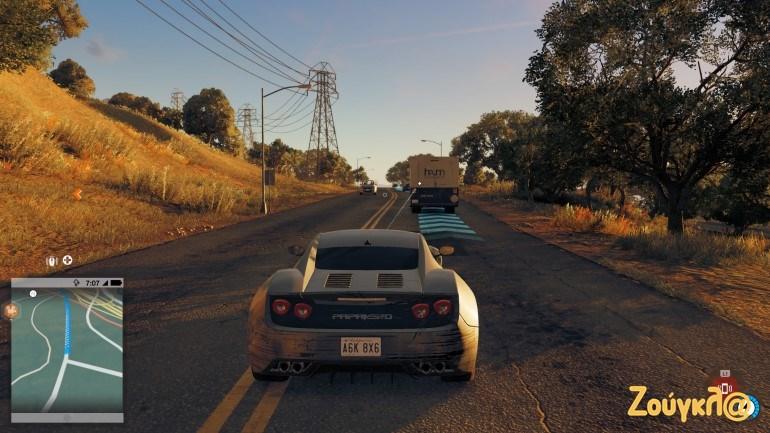Viewport: 770px width, 433px height.
Task: Click the RC jumper gadget icon above the minimap
Action: (x=52, y=261)
